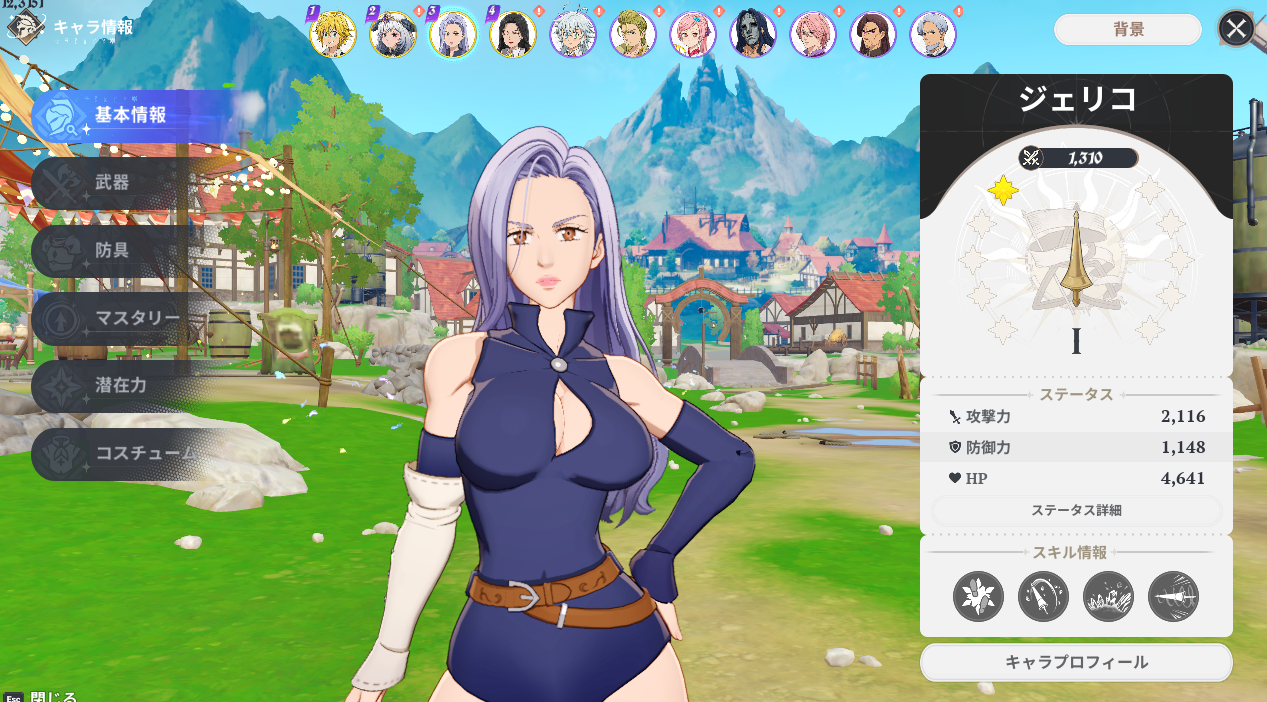Click the 背景 button
The height and width of the screenshot is (702, 1267).
[1128, 29]
